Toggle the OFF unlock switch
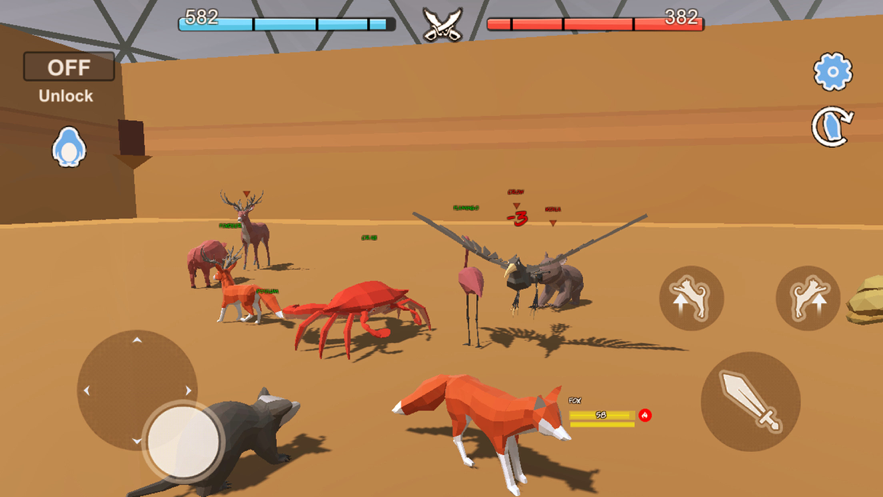The image size is (883, 497). click(x=69, y=67)
